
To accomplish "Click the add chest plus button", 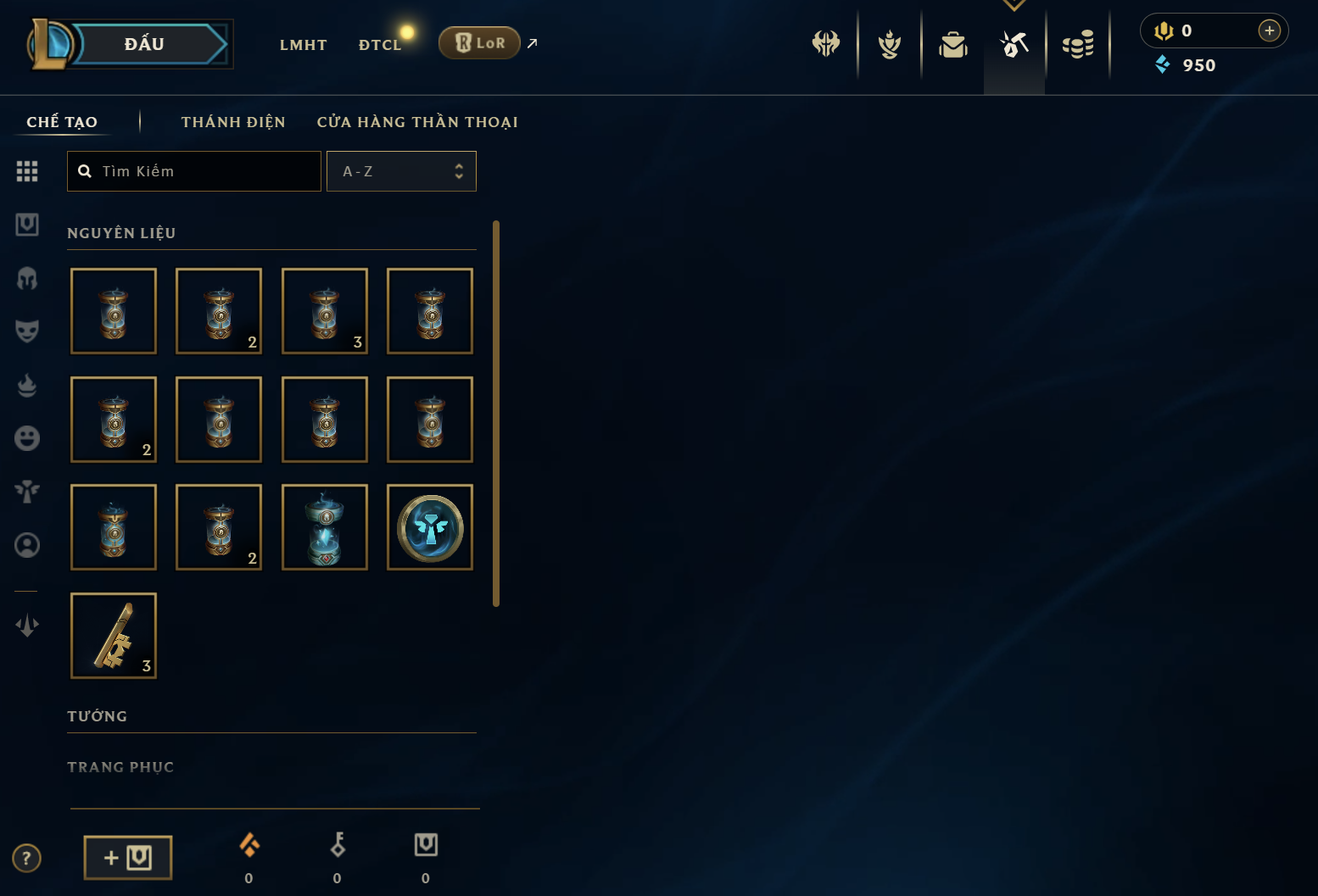I will tap(128, 858).
